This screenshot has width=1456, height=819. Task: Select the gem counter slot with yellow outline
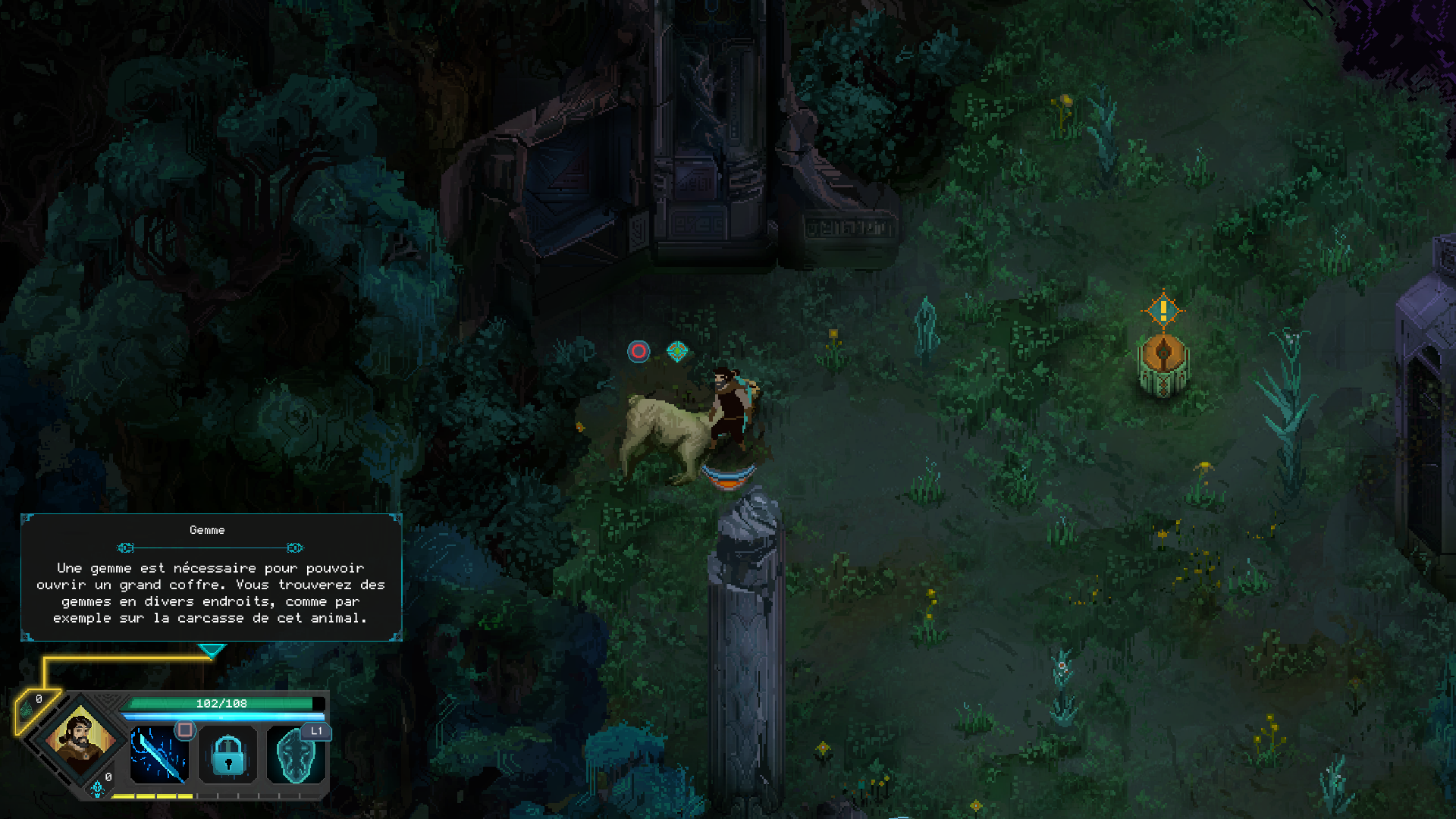pyautogui.click(x=35, y=709)
